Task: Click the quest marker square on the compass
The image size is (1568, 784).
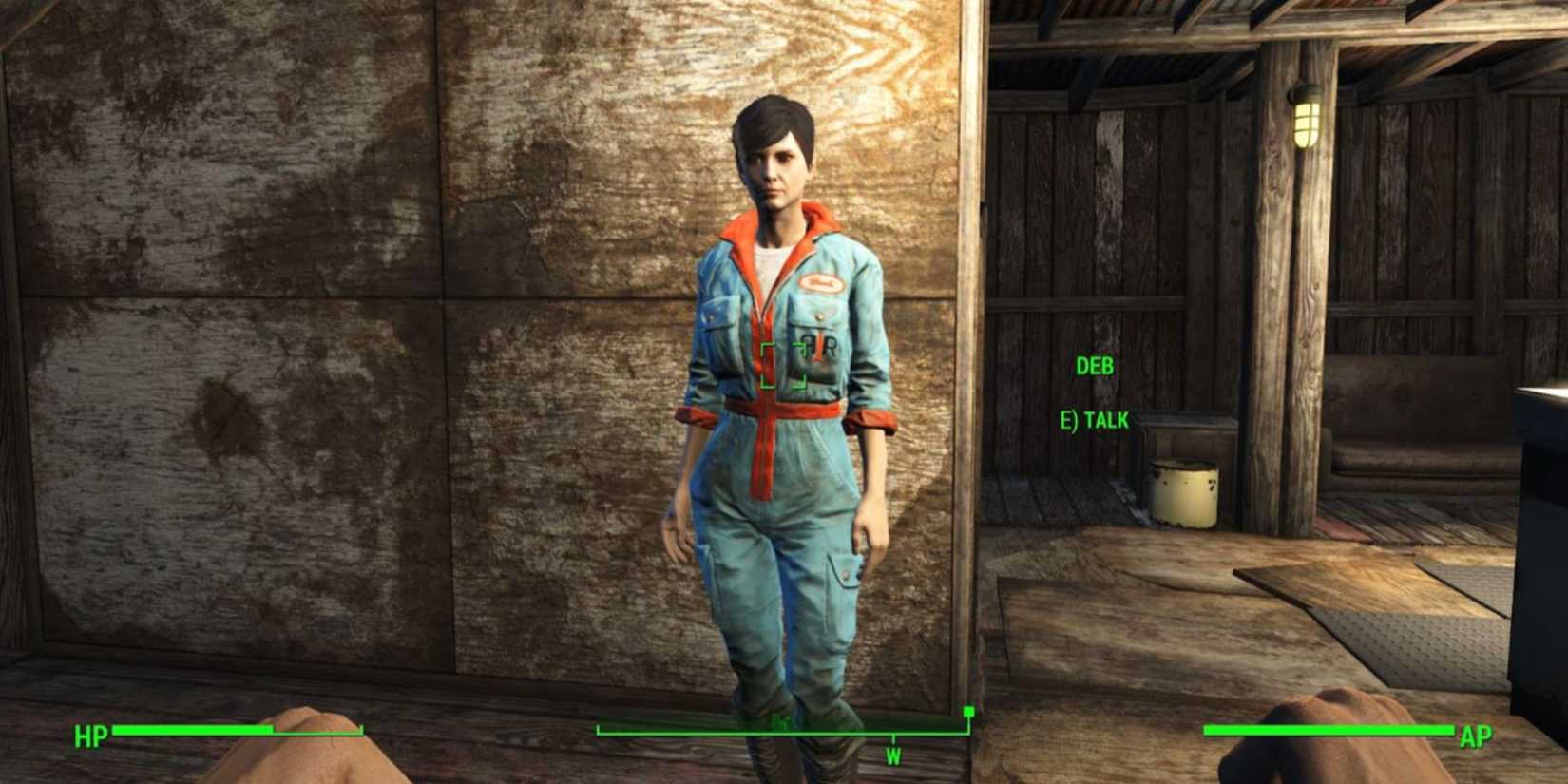Action: pyautogui.click(x=967, y=711)
